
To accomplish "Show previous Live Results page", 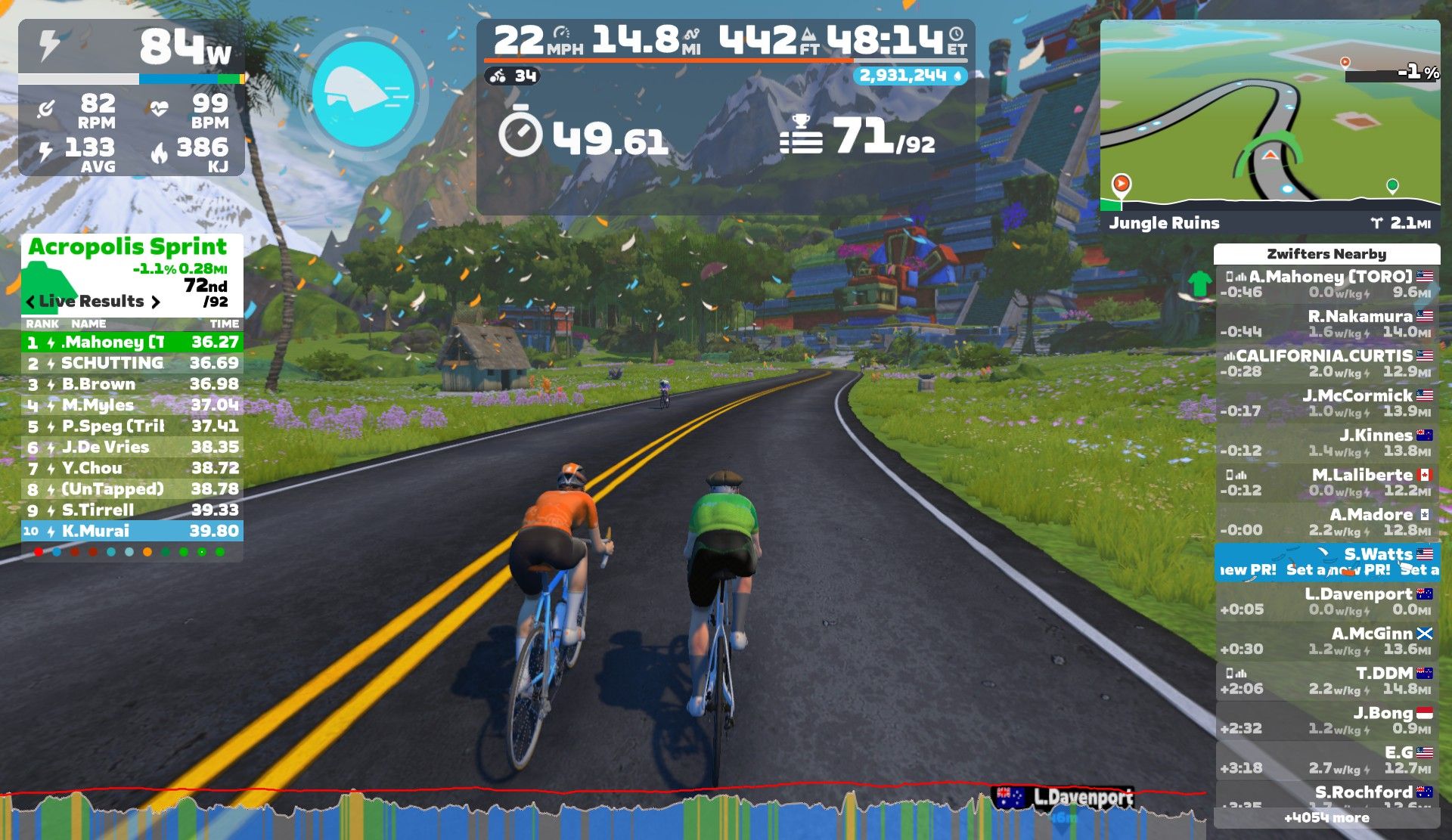I will 30,302.
